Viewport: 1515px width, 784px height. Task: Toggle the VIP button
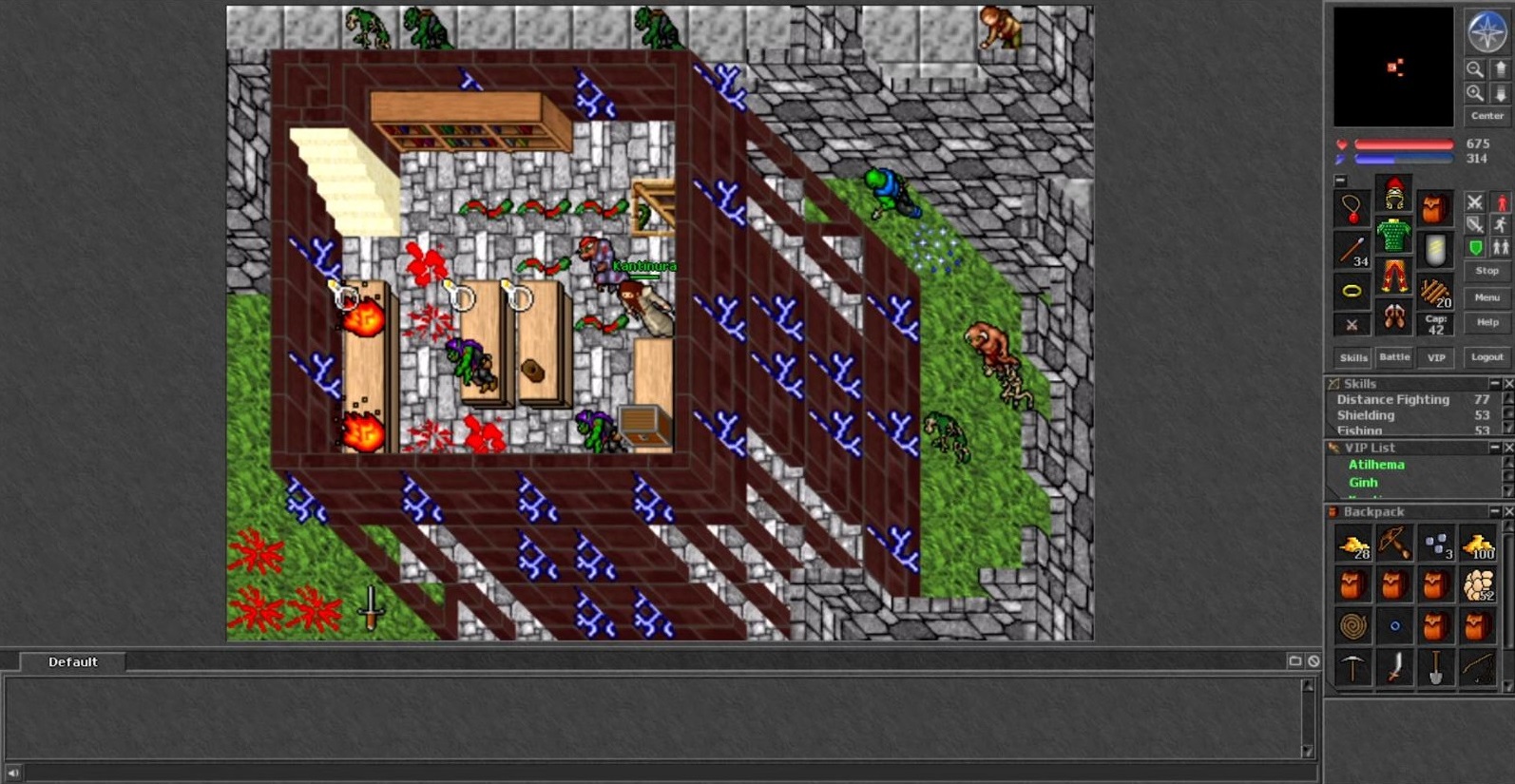point(1436,358)
